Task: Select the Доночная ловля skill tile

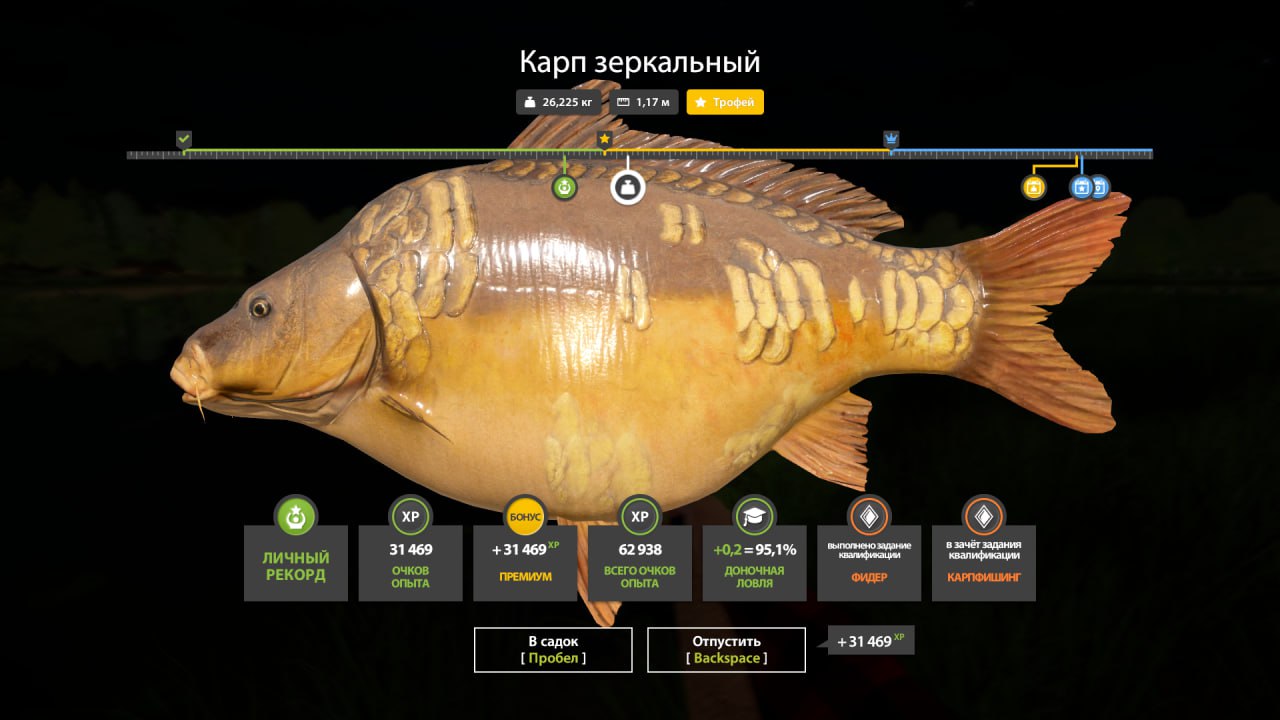Action: pos(754,563)
